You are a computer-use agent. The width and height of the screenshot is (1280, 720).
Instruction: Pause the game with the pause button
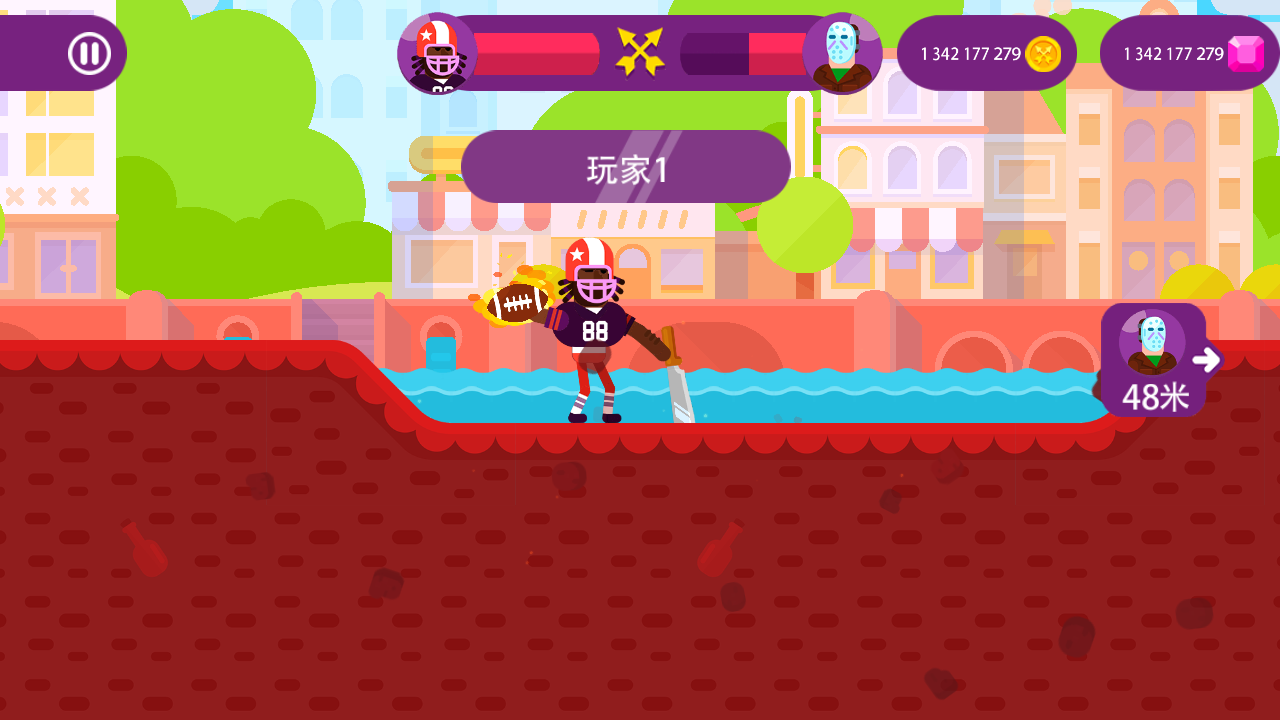(x=89, y=53)
